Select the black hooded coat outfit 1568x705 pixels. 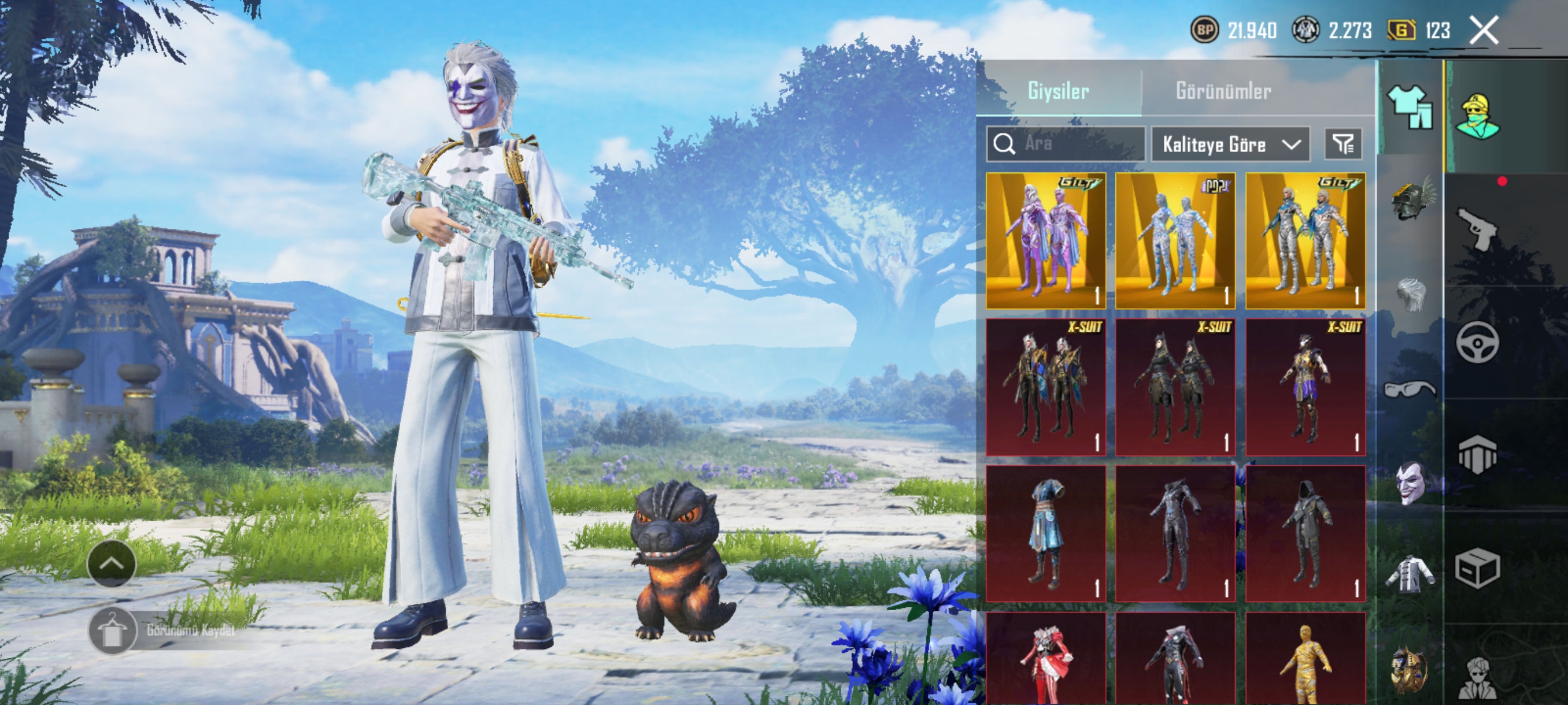coord(1305,533)
